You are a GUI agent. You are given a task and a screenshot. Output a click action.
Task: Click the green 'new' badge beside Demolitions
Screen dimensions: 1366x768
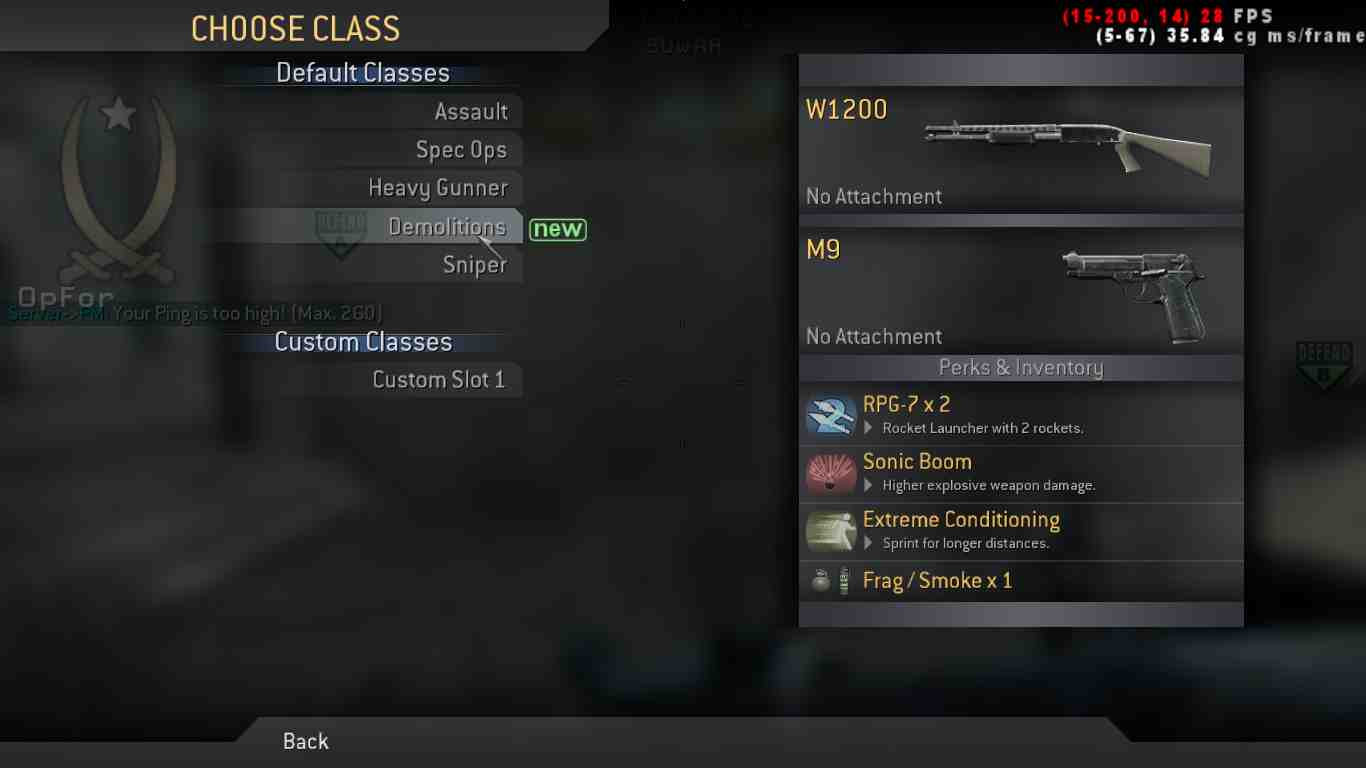tap(558, 229)
